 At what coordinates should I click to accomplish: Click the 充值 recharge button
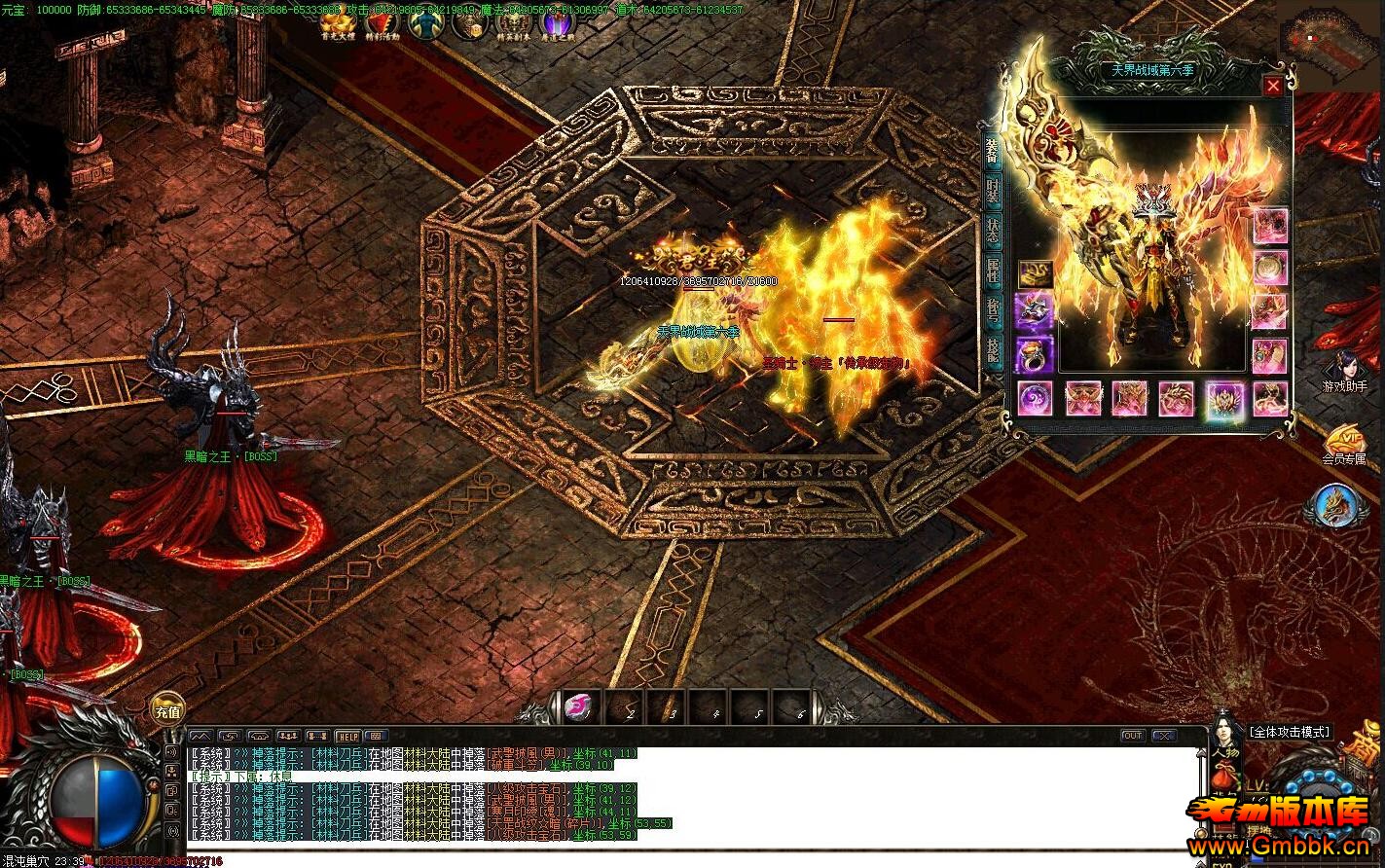(167, 711)
